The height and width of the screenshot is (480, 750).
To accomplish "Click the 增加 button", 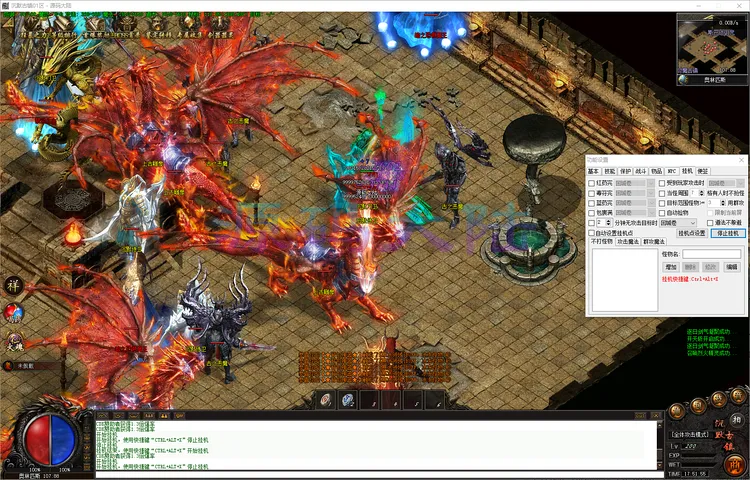I will [671, 267].
